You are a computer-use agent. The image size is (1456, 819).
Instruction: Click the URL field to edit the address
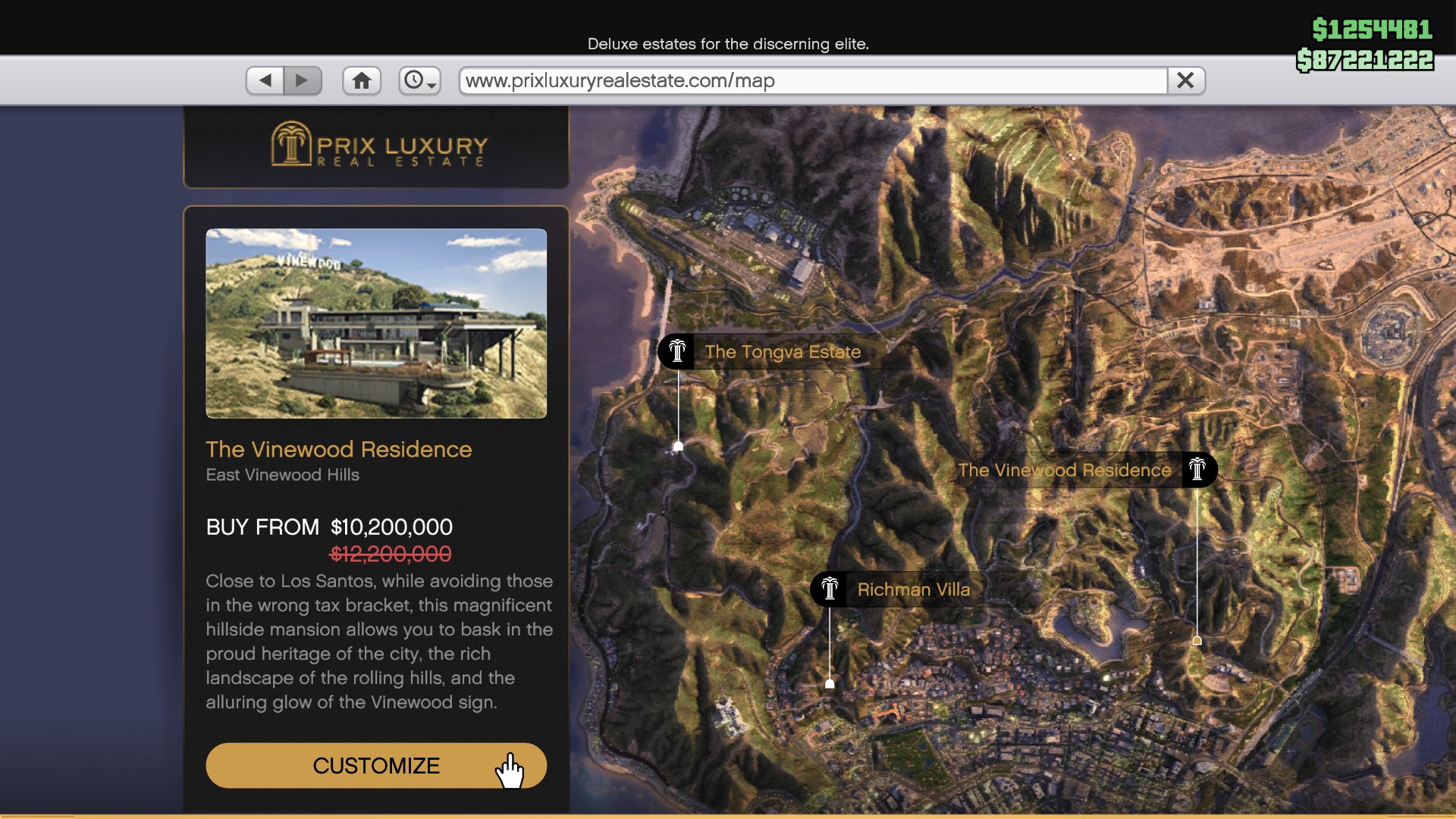click(758, 80)
